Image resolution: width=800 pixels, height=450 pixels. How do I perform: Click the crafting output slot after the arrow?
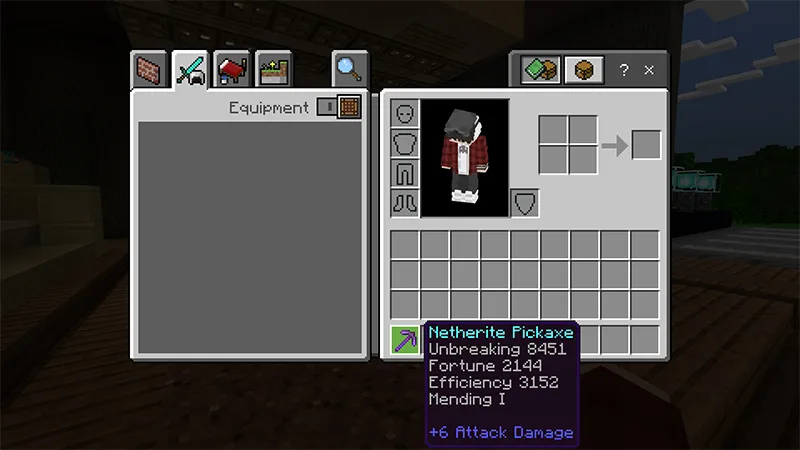click(x=646, y=145)
